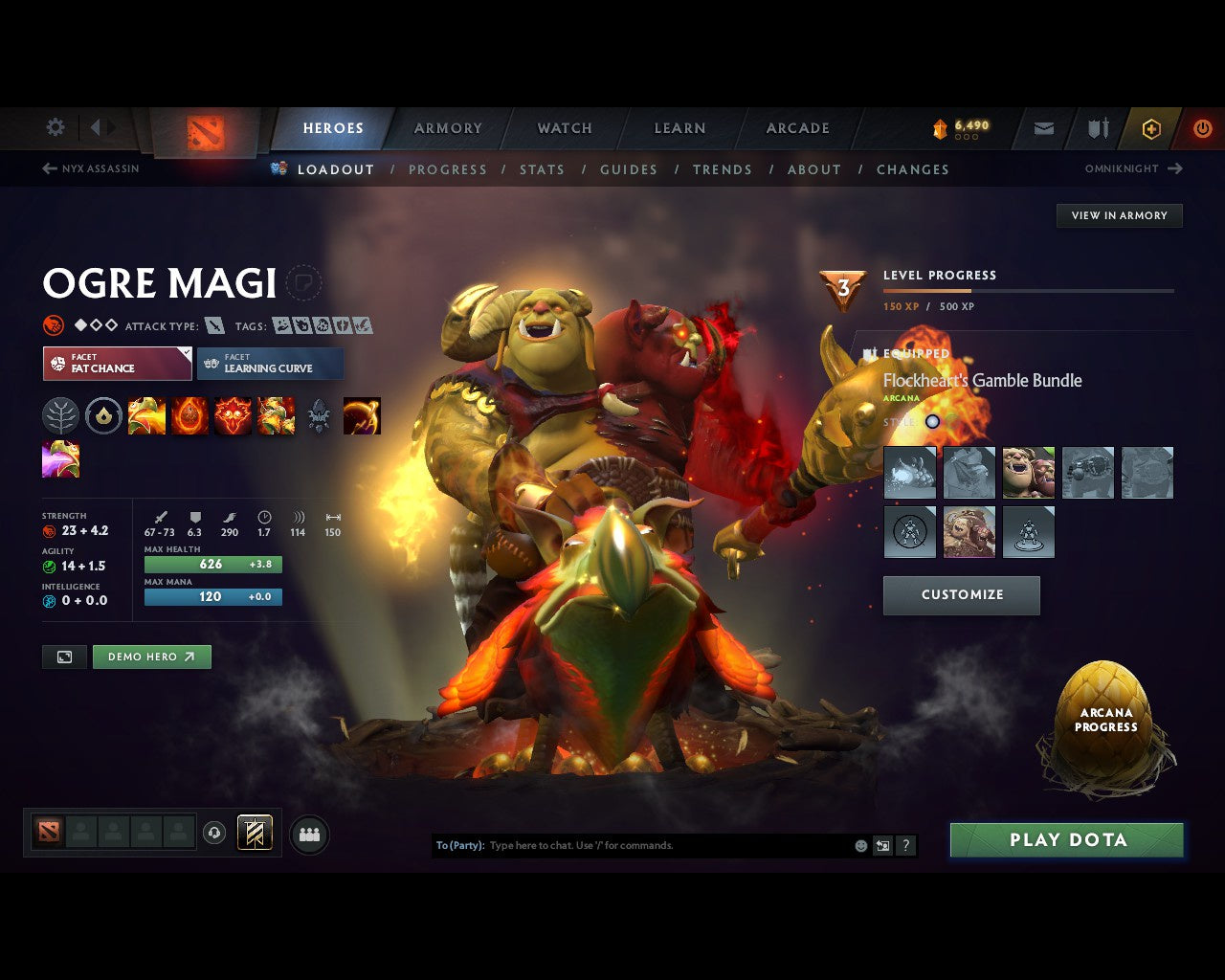
Task: Click the level progress XP bar
Action: pos(1029,291)
